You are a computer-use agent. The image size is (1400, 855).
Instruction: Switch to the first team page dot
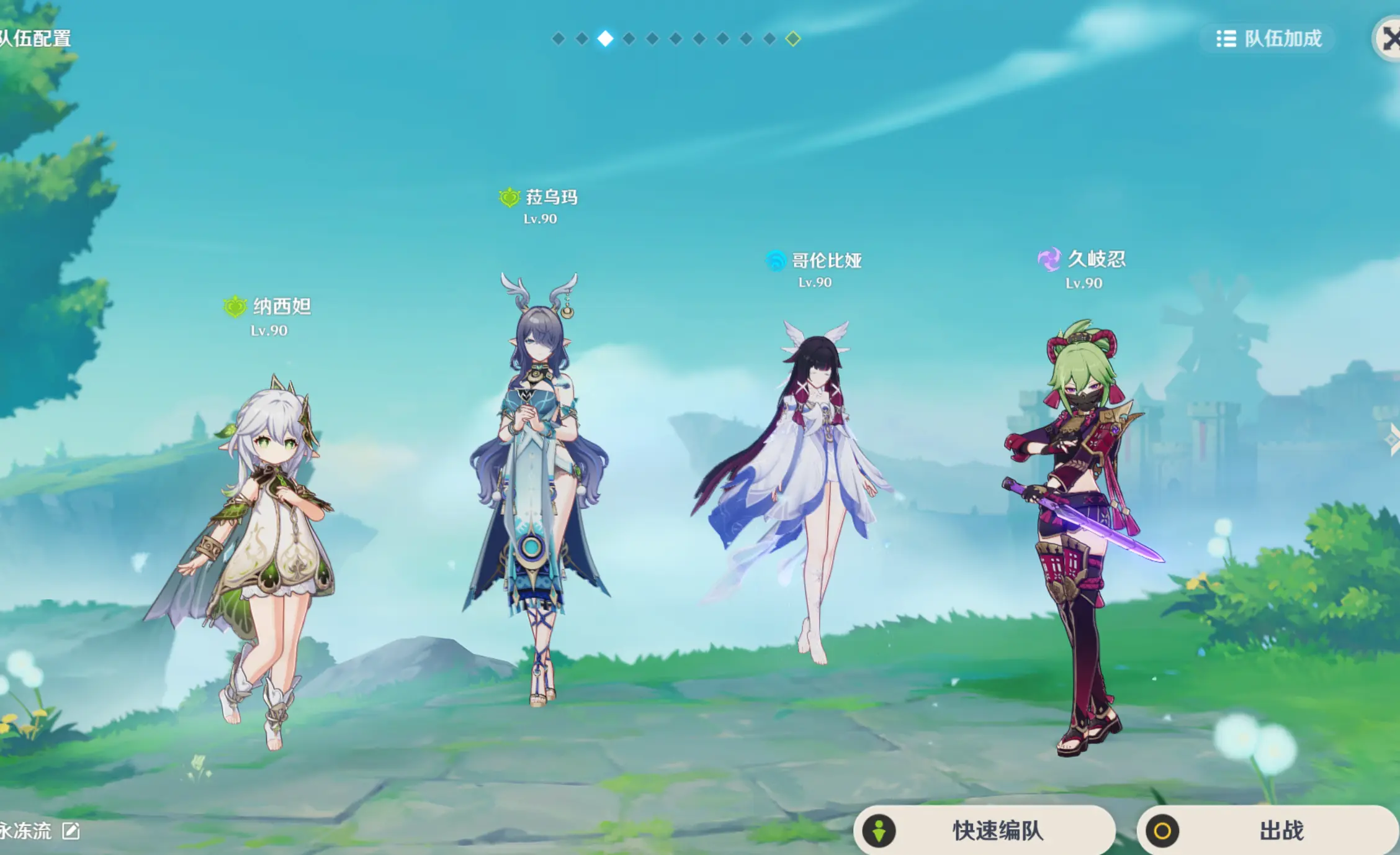pyautogui.click(x=559, y=39)
